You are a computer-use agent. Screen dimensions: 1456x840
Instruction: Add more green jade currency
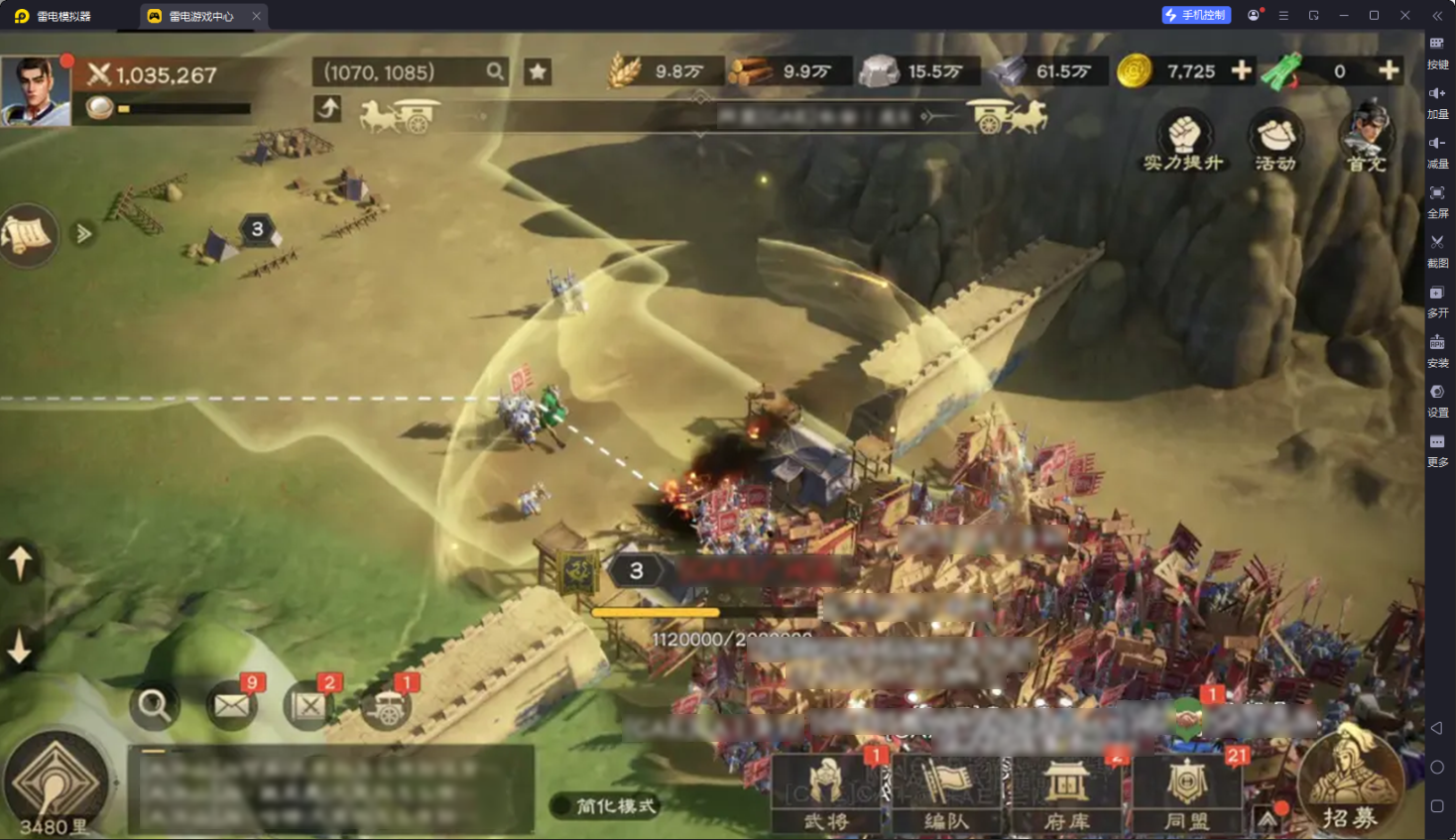pos(1389,70)
